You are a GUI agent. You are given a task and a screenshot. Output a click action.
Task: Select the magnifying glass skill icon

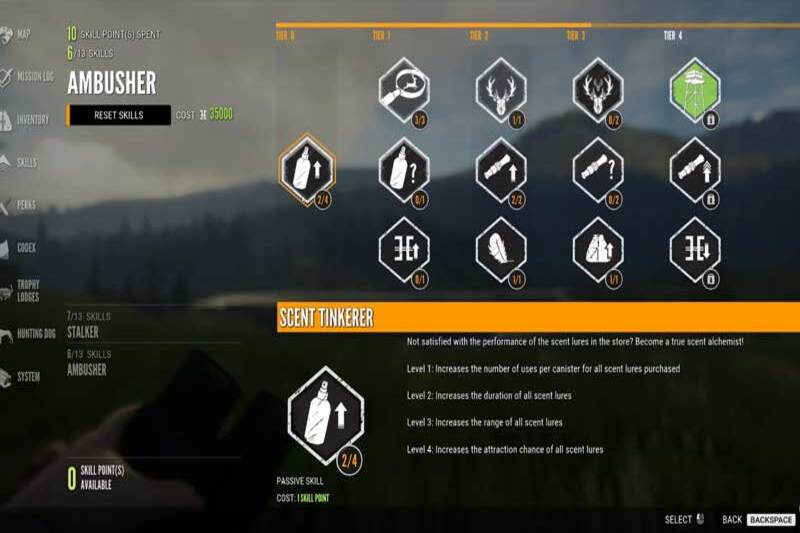coord(404,91)
